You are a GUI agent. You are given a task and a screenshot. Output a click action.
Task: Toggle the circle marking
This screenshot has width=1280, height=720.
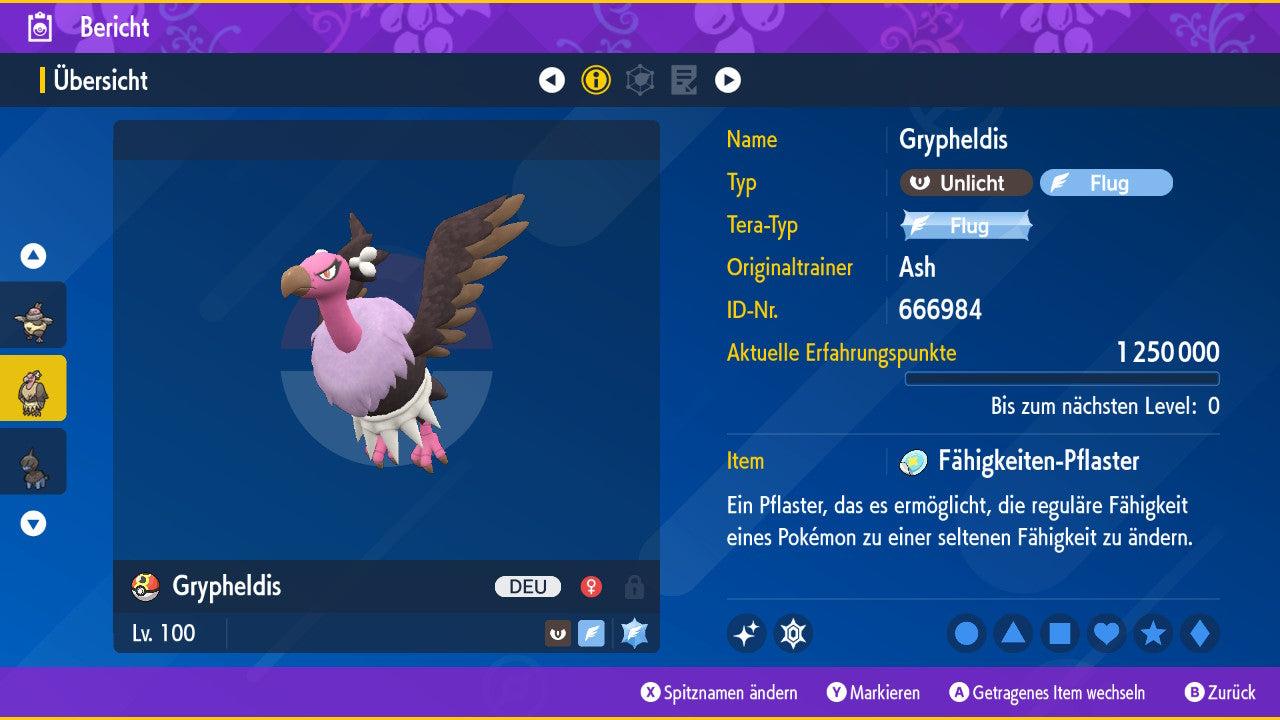coord(967,633)
